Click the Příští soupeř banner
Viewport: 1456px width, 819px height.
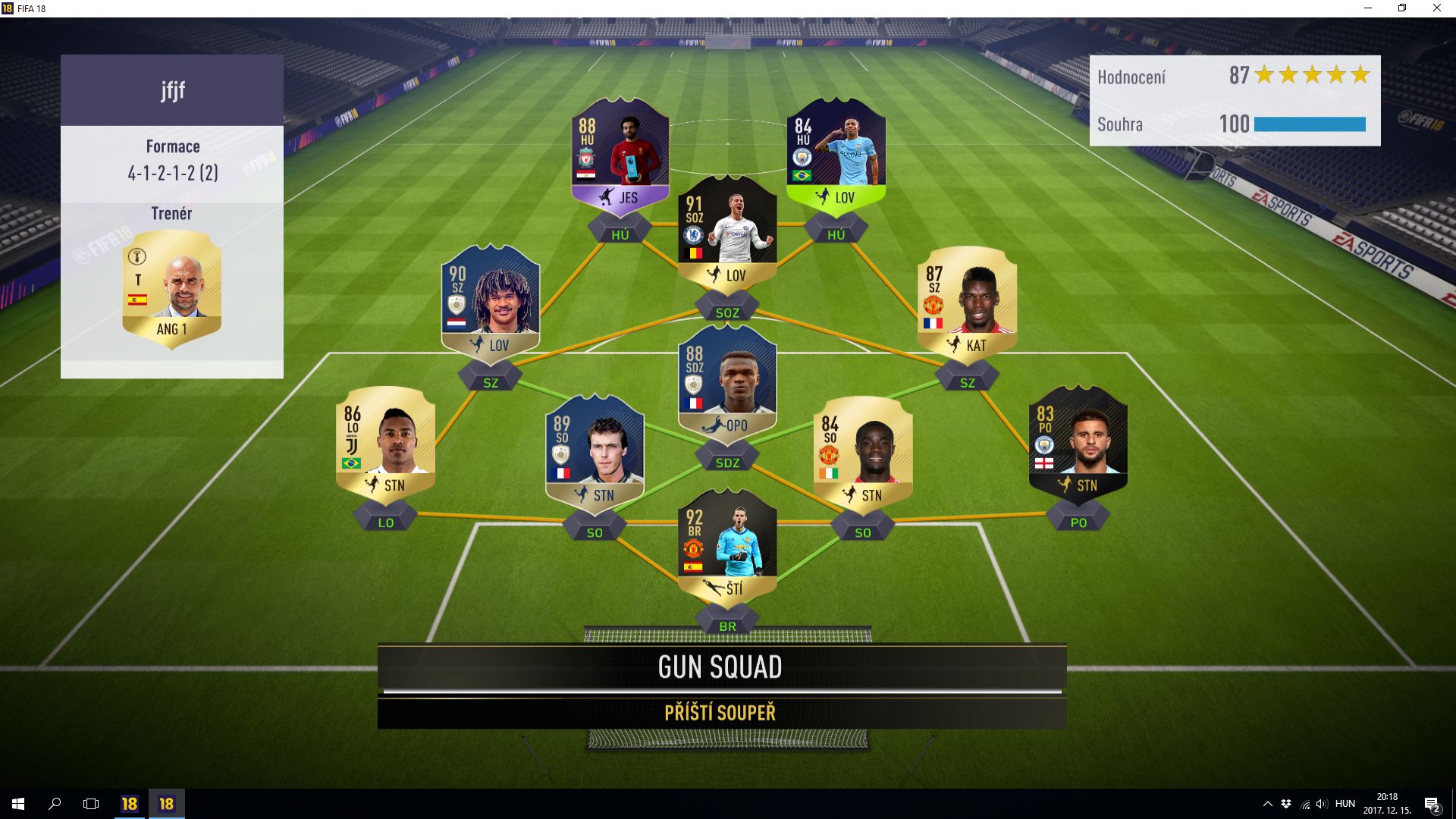[721, 713]
